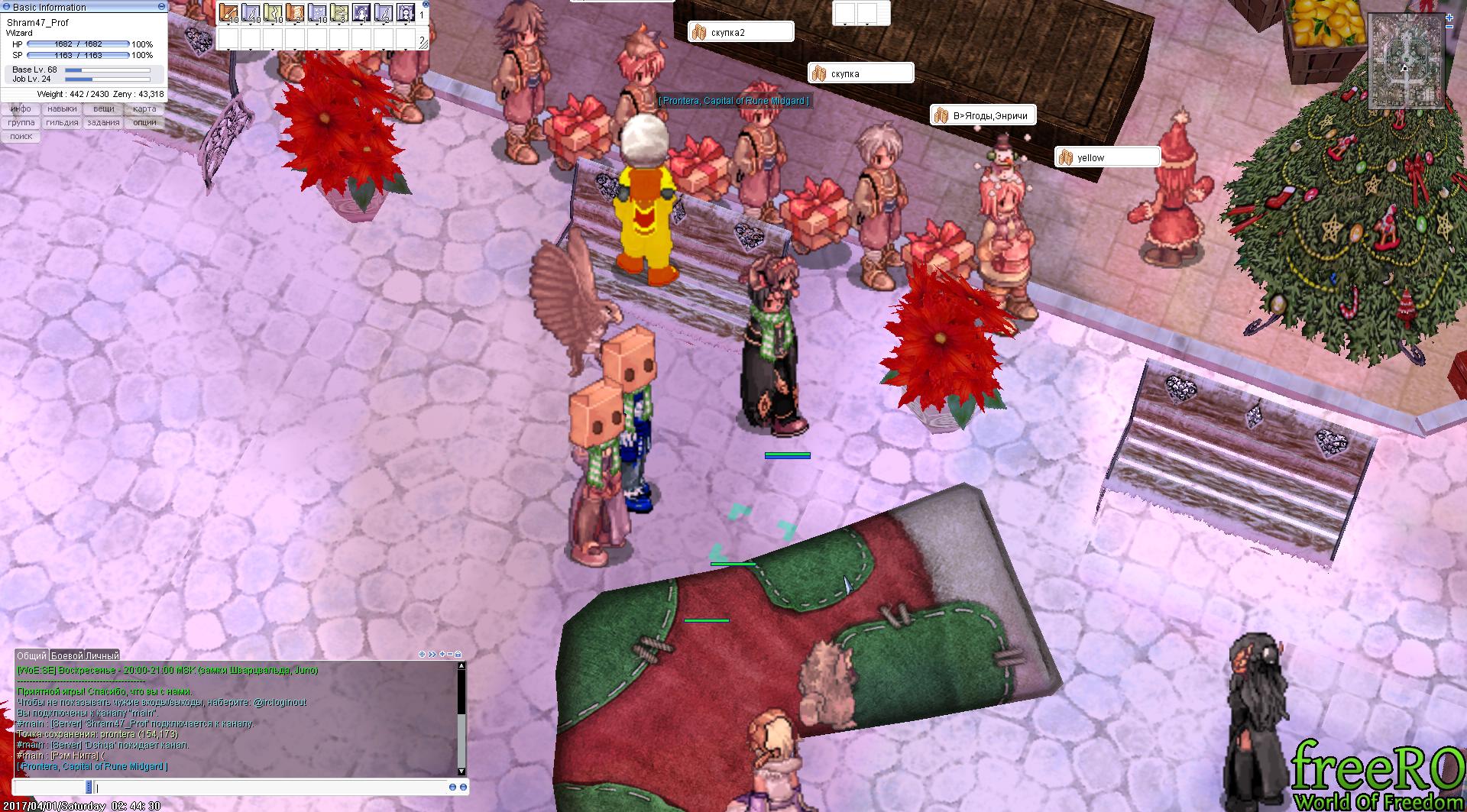Switch to the Боевой chat tab
1467x812 pixels.
[66, 655]
